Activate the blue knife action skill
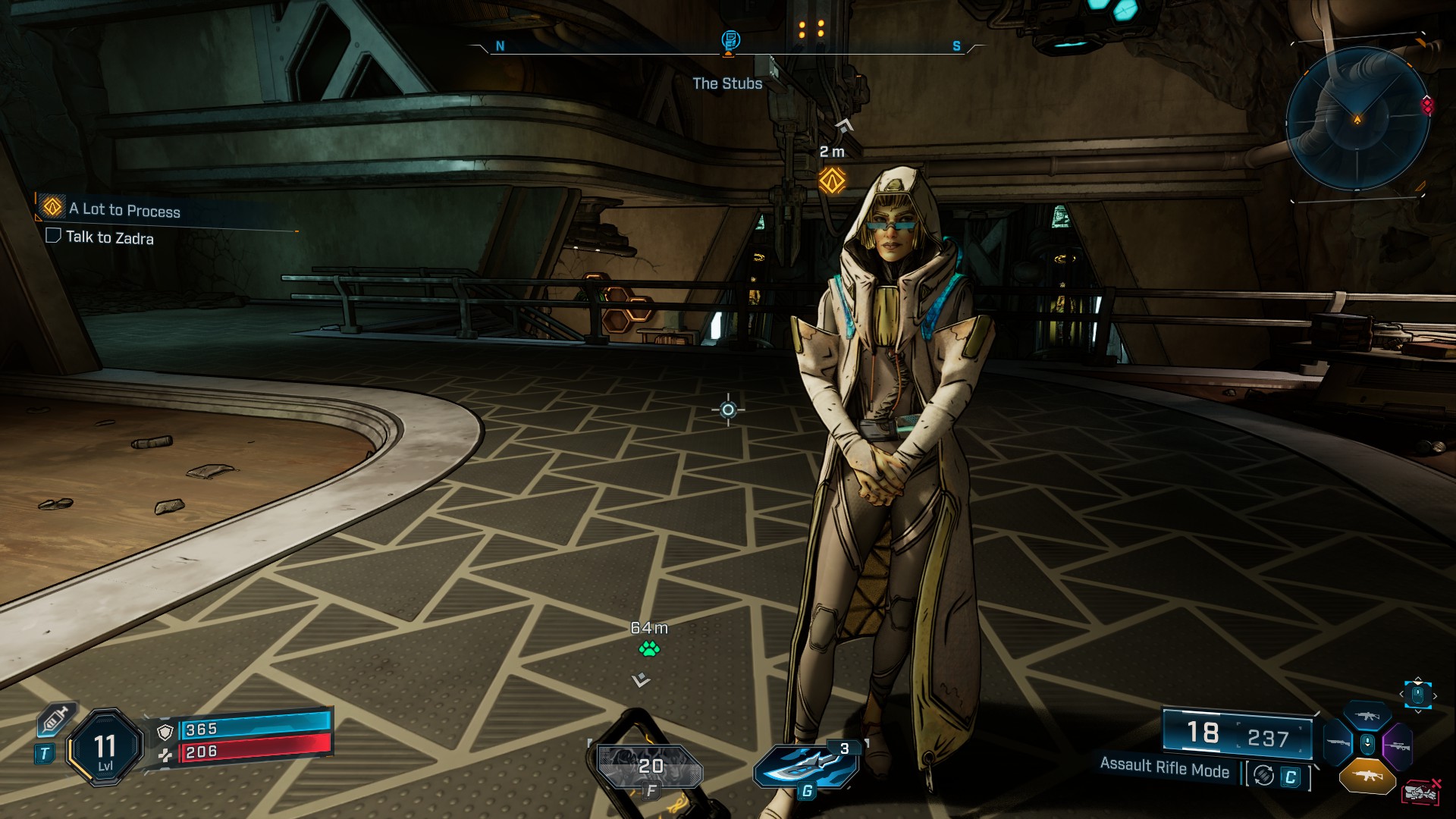 click(x=805, y=764)
